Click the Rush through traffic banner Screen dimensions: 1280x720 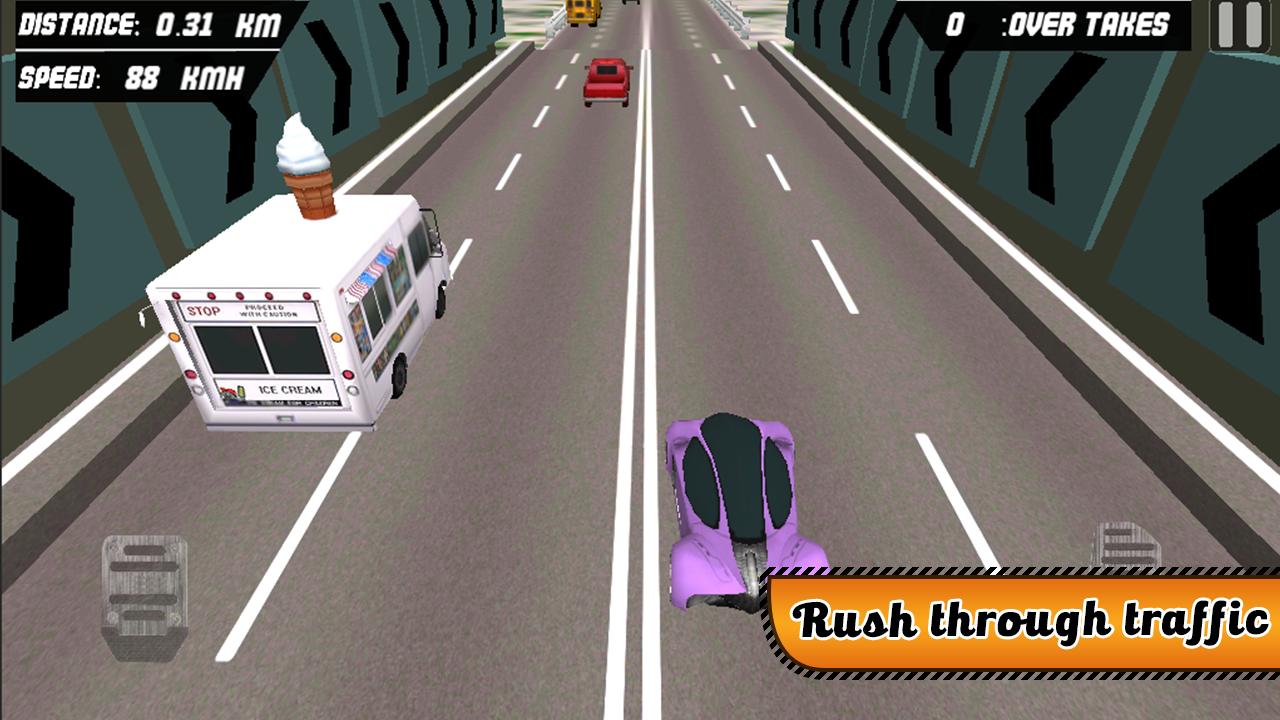(1020, 618)
